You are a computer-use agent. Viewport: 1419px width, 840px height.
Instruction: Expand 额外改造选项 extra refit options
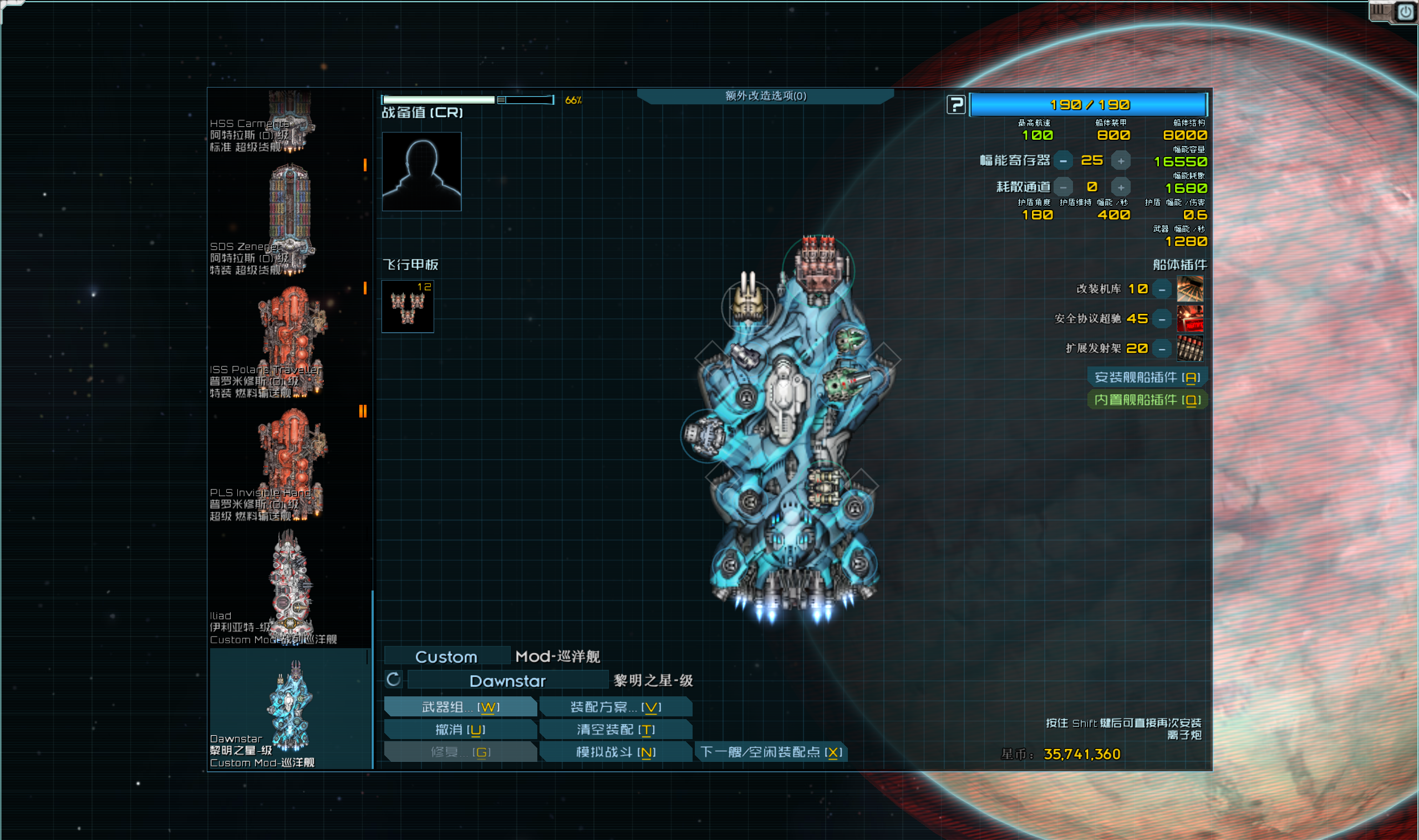coord(765,96)
